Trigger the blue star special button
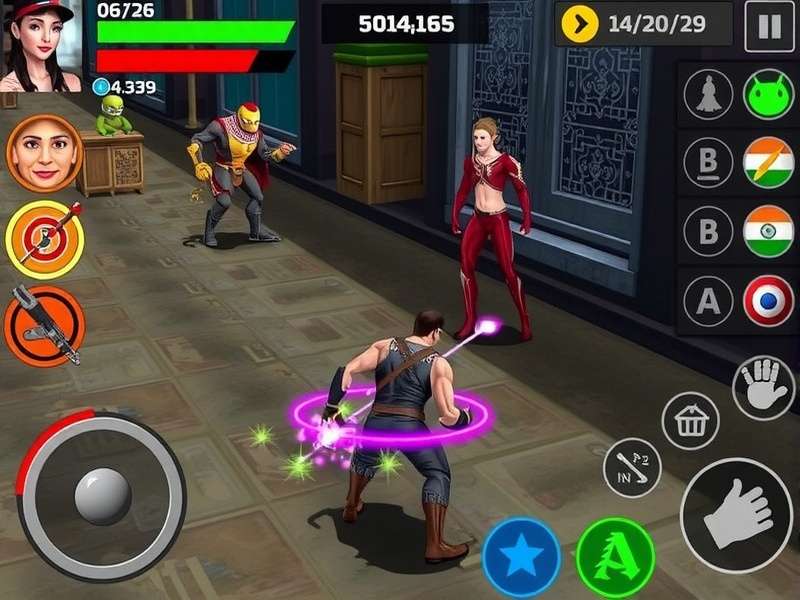 point(521,557)
